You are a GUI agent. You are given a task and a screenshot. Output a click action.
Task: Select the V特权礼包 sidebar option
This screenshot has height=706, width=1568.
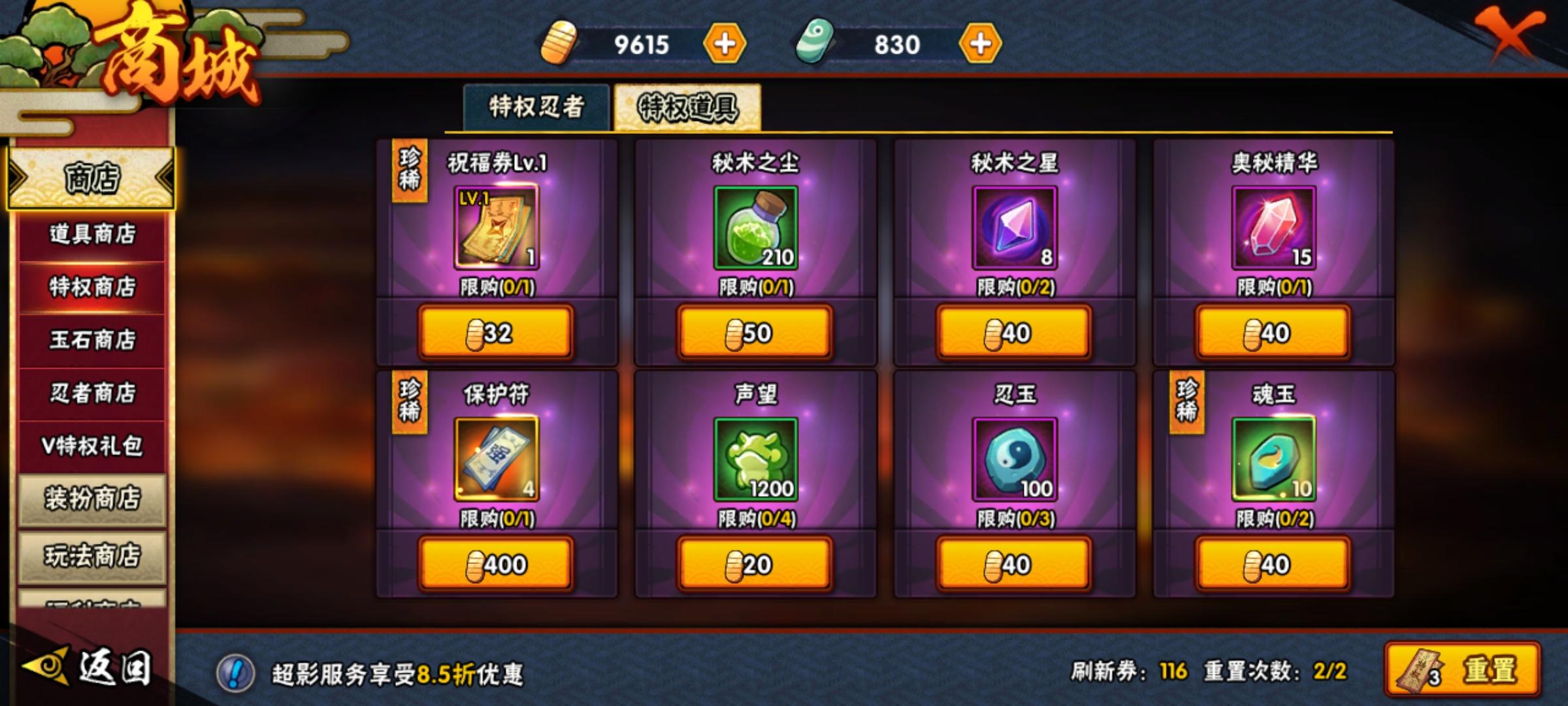[91, 443]
